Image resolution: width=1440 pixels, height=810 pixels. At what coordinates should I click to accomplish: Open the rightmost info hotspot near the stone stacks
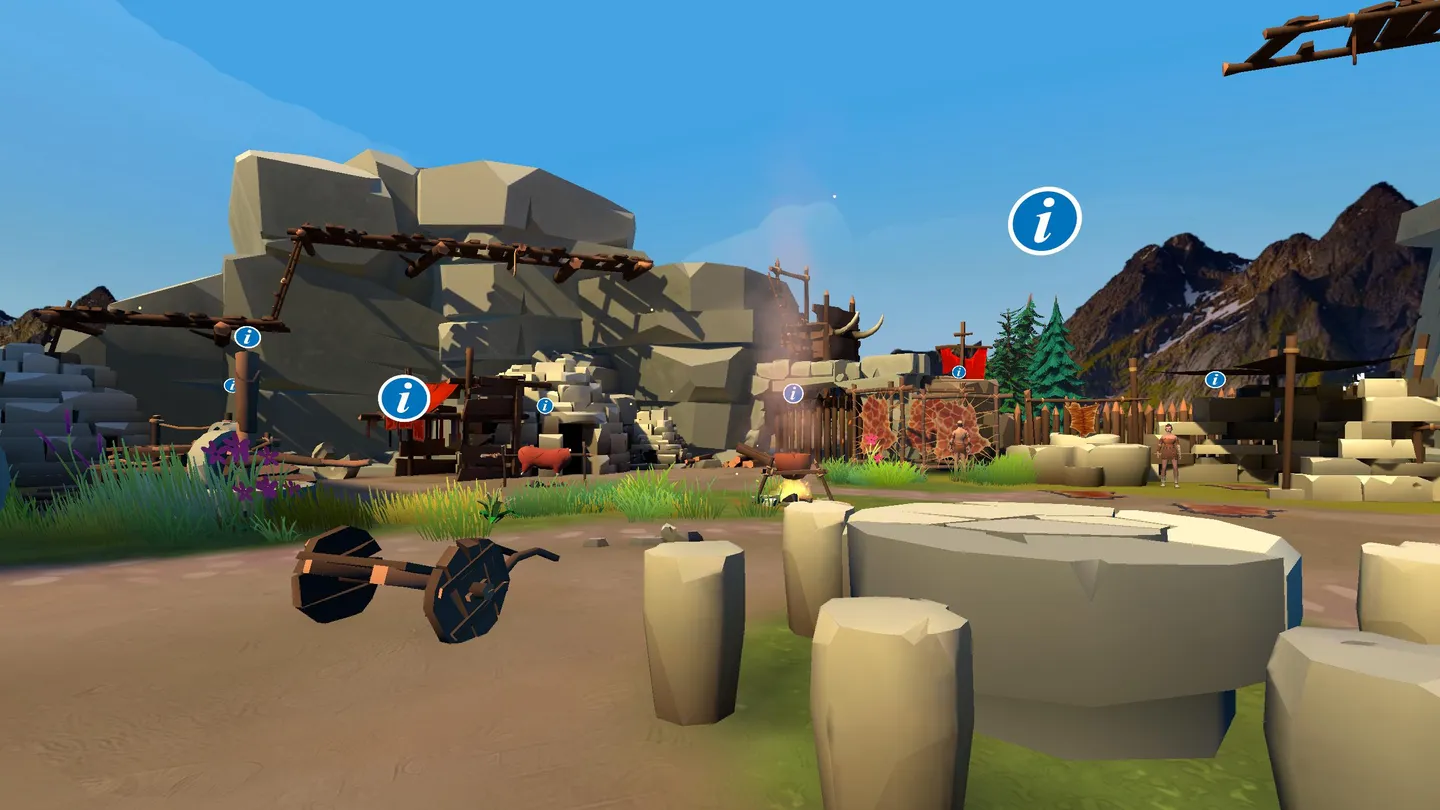[1215, 379]
